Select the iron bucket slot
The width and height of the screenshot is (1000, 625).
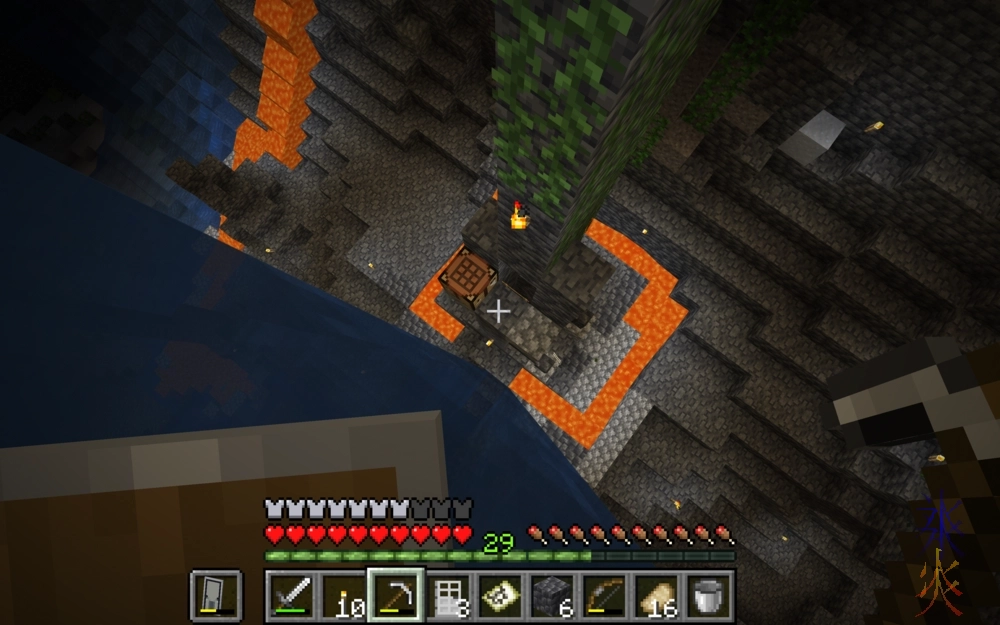pos(708,596)
